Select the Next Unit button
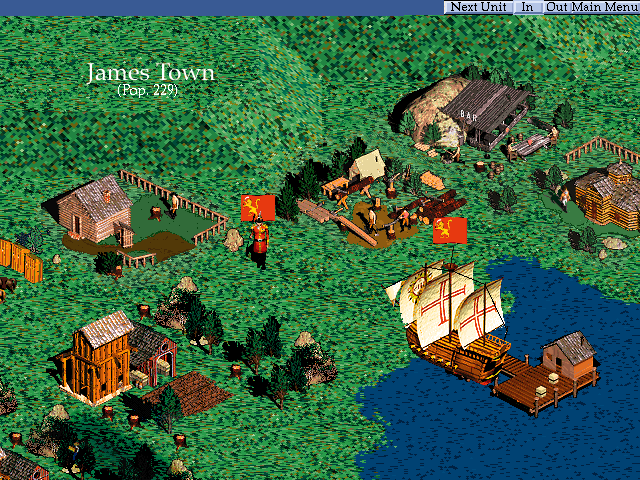The height and width of the screenshot is (480, 640). coord(477,7)
